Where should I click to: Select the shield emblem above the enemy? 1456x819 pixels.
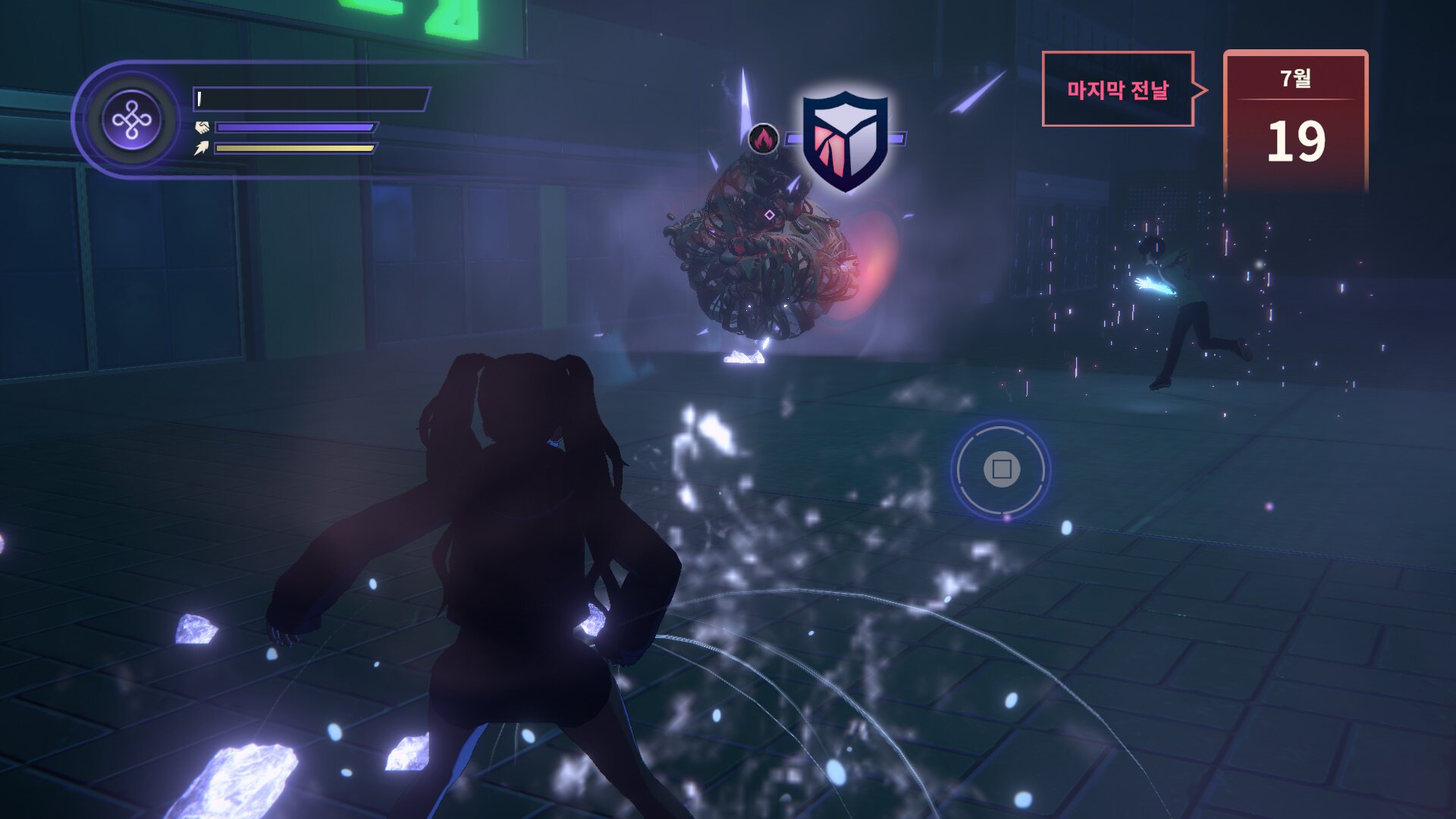pyautogui.click(x=845, y=141)
